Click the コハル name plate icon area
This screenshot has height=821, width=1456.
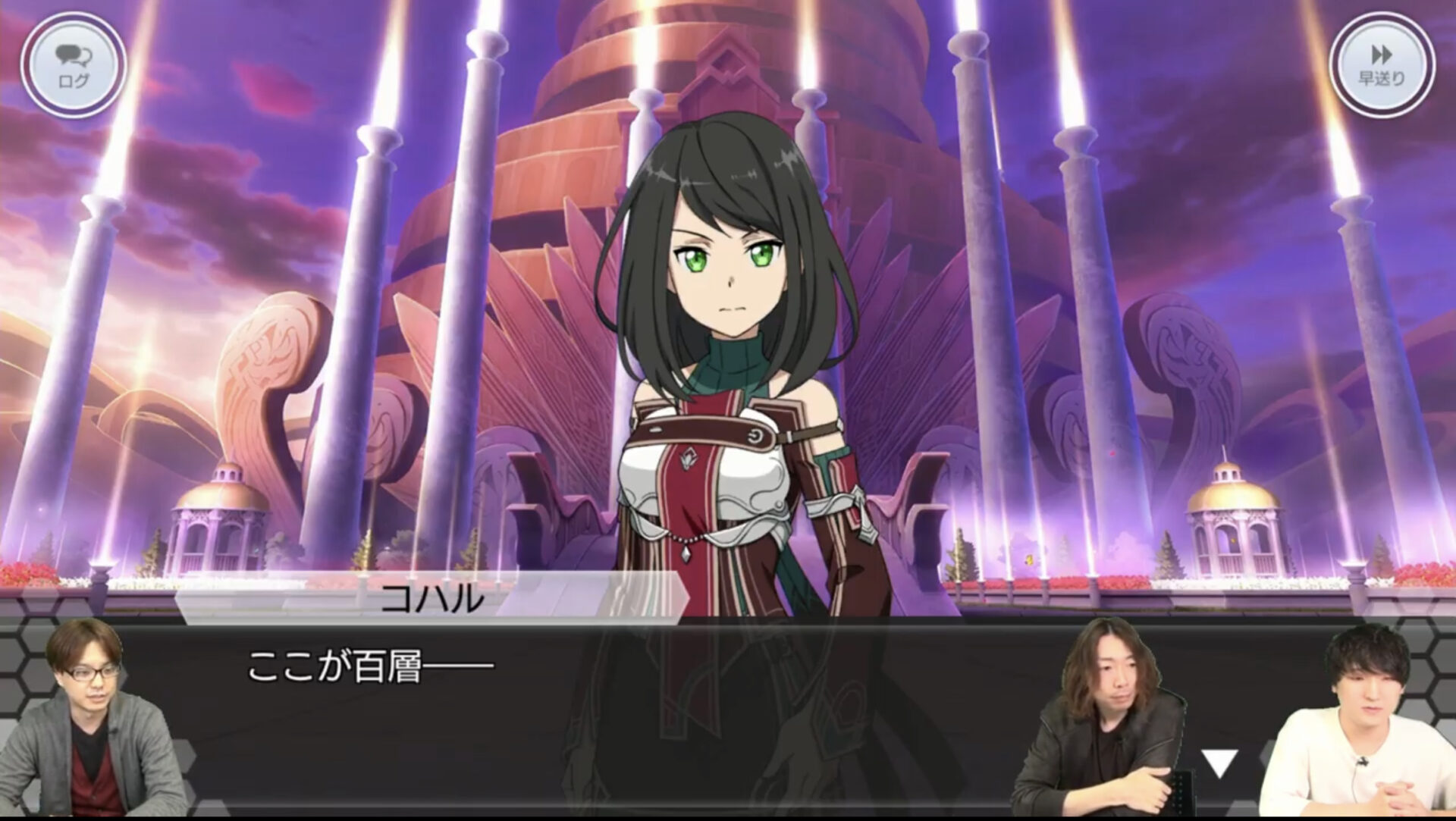click(432, 598)
